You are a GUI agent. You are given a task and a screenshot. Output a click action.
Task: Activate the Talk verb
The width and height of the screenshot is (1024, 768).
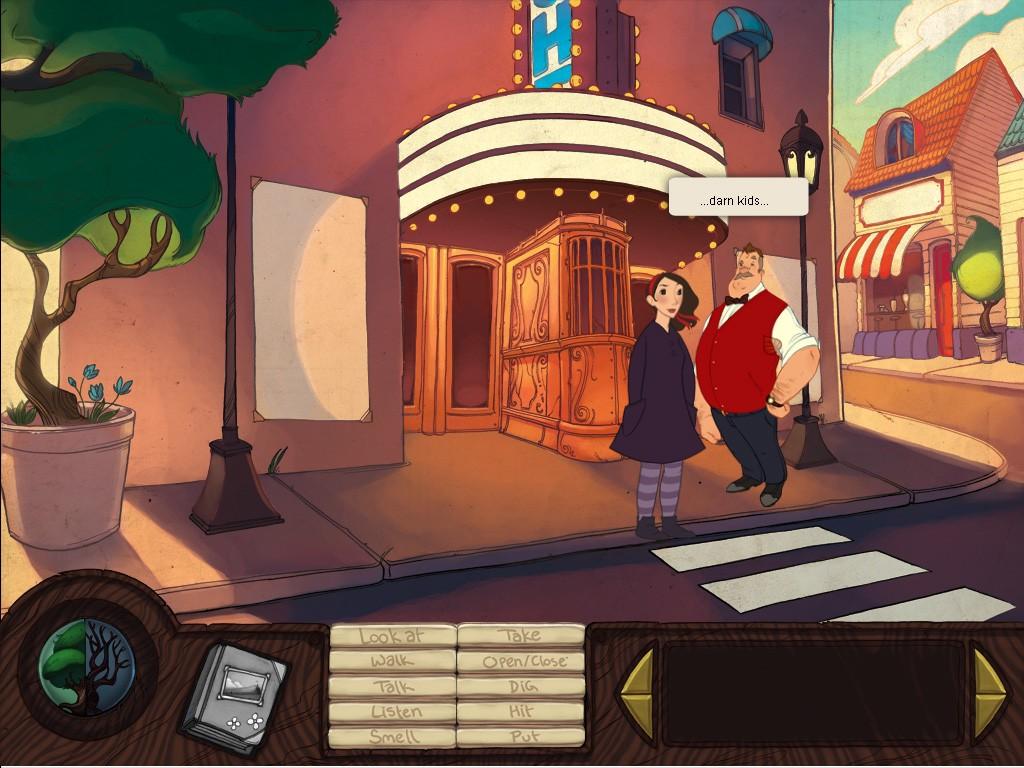coord(392,687)
